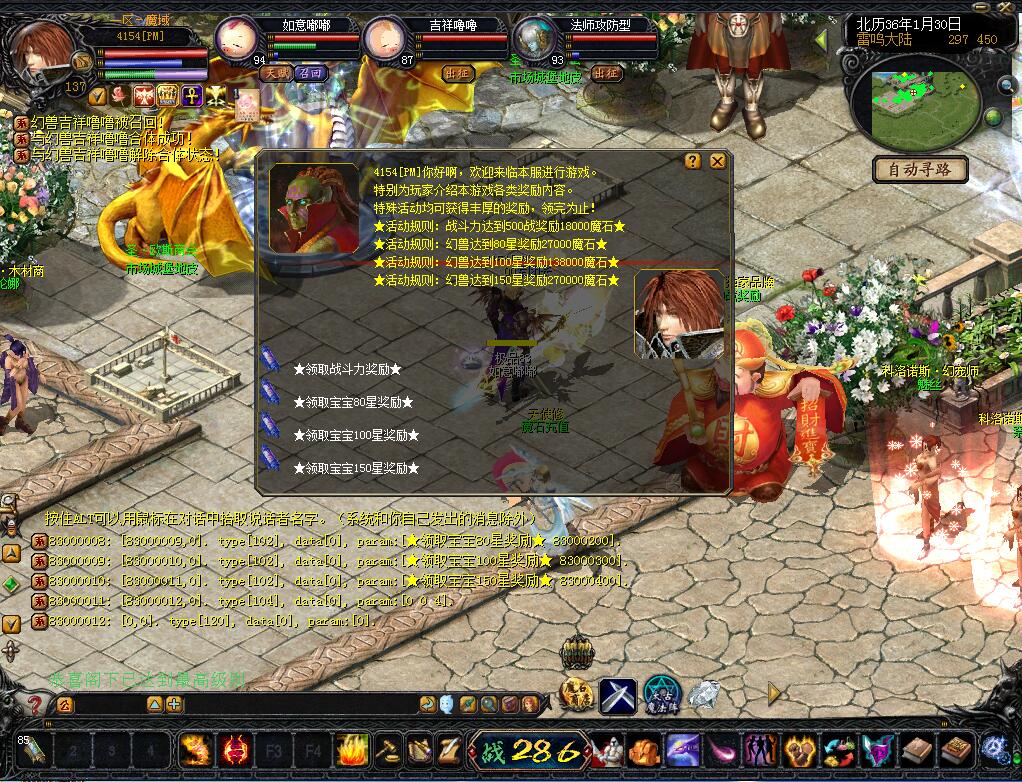Click 出征 under pet 吉祥噜噜
Image resolution: width=1022 pixels, height=782 pixels.
click(x=457, y=73)
